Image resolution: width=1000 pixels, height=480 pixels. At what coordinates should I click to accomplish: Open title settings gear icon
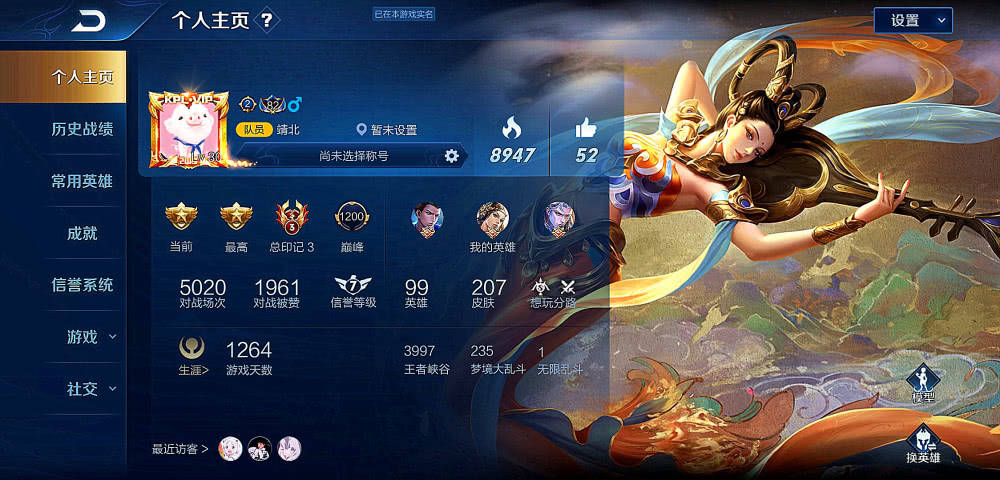pyautogui.click(x=452, y=156)
